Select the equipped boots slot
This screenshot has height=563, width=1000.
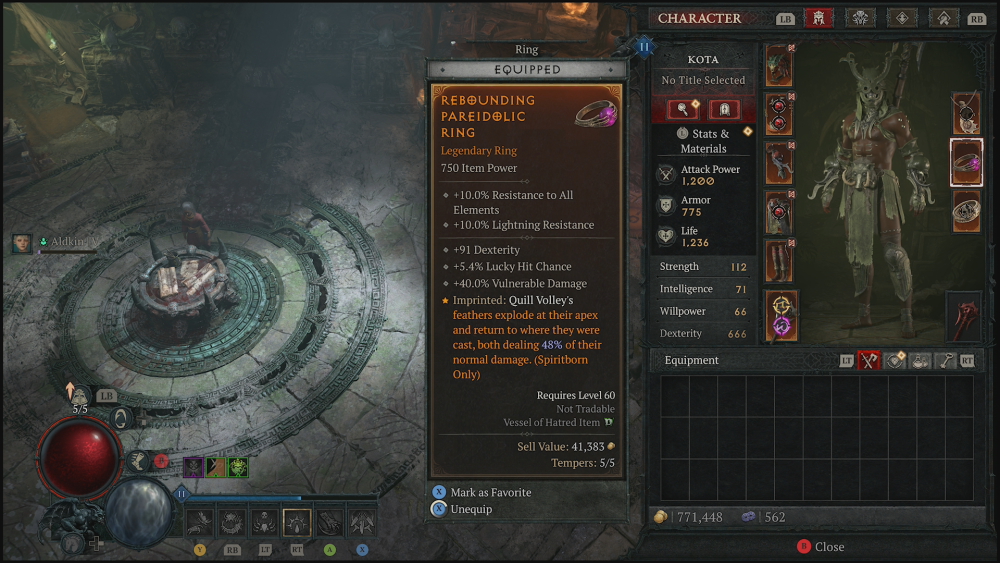click(x=779, y=260)
